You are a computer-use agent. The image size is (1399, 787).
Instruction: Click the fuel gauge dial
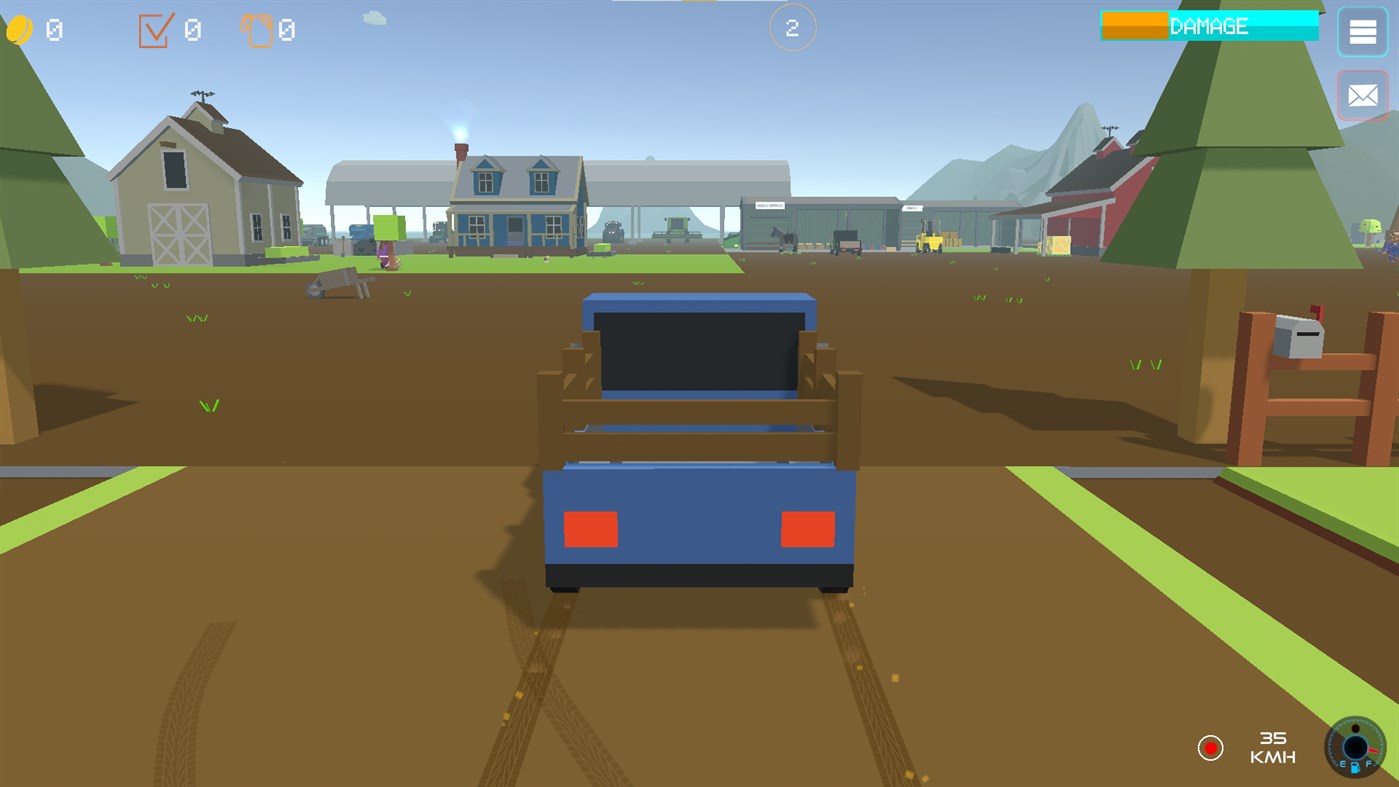point(1356,748)
